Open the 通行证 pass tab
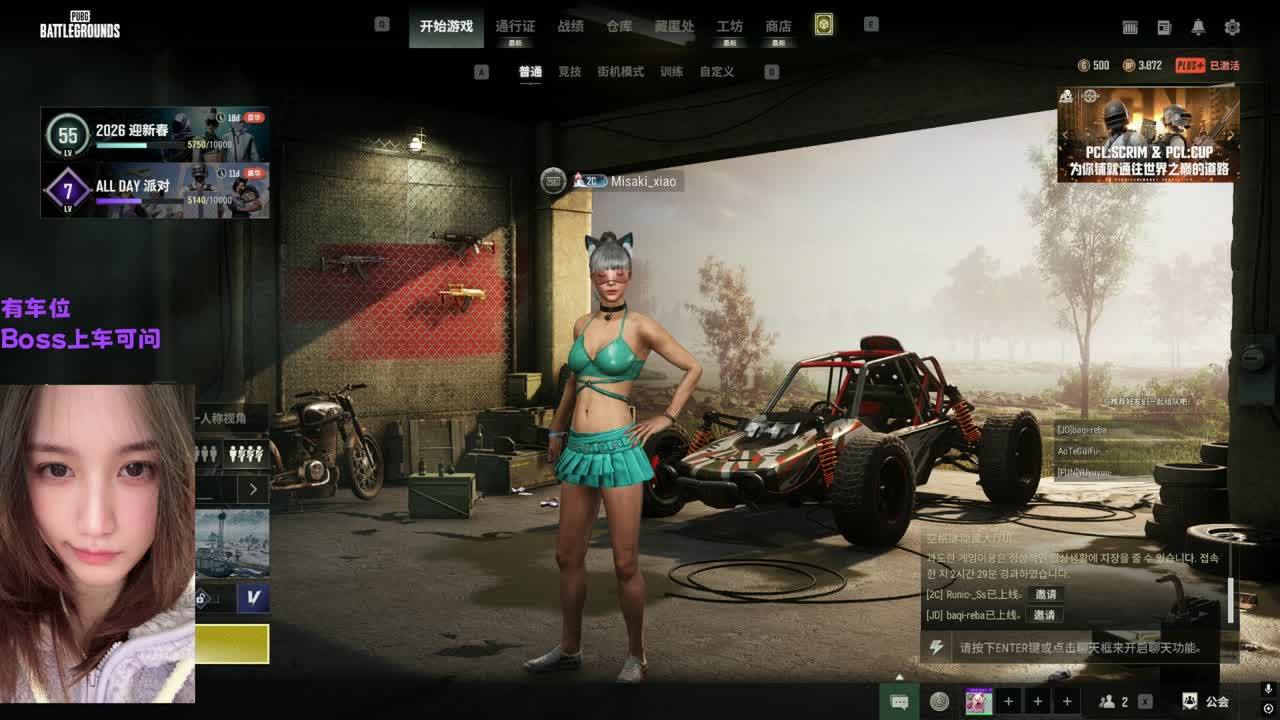Image resolution: width=1280 pixels, height=720 pixels. tap(515, 26)
